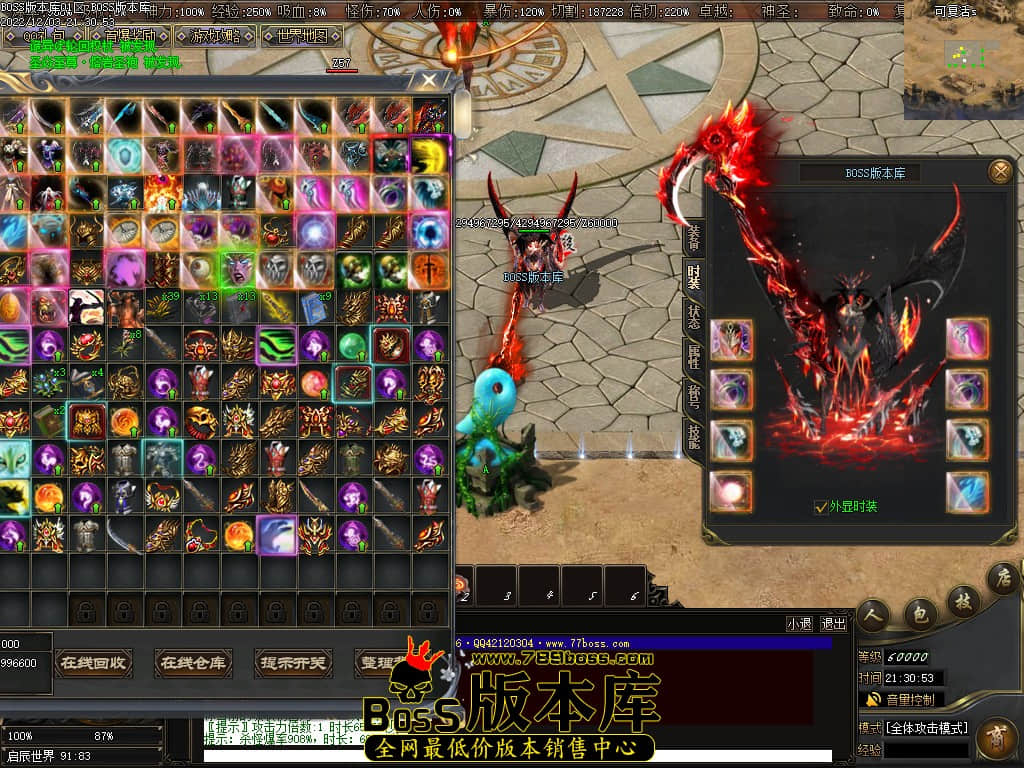This screenshot has height=768, width=1024.
Task: Toggle the 提示开关 hint switch button
Action: (x=293, y=662)
